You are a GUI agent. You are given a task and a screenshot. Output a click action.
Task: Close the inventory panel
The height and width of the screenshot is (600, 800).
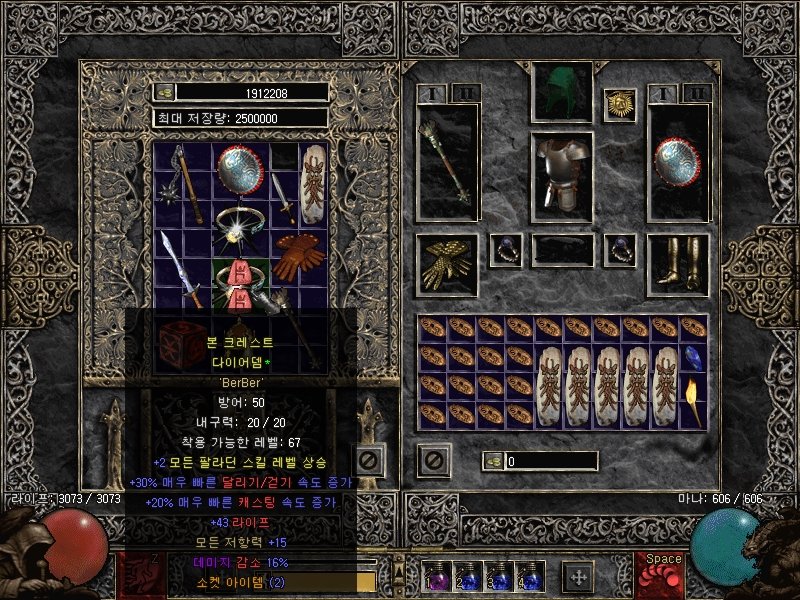point(432,460)
